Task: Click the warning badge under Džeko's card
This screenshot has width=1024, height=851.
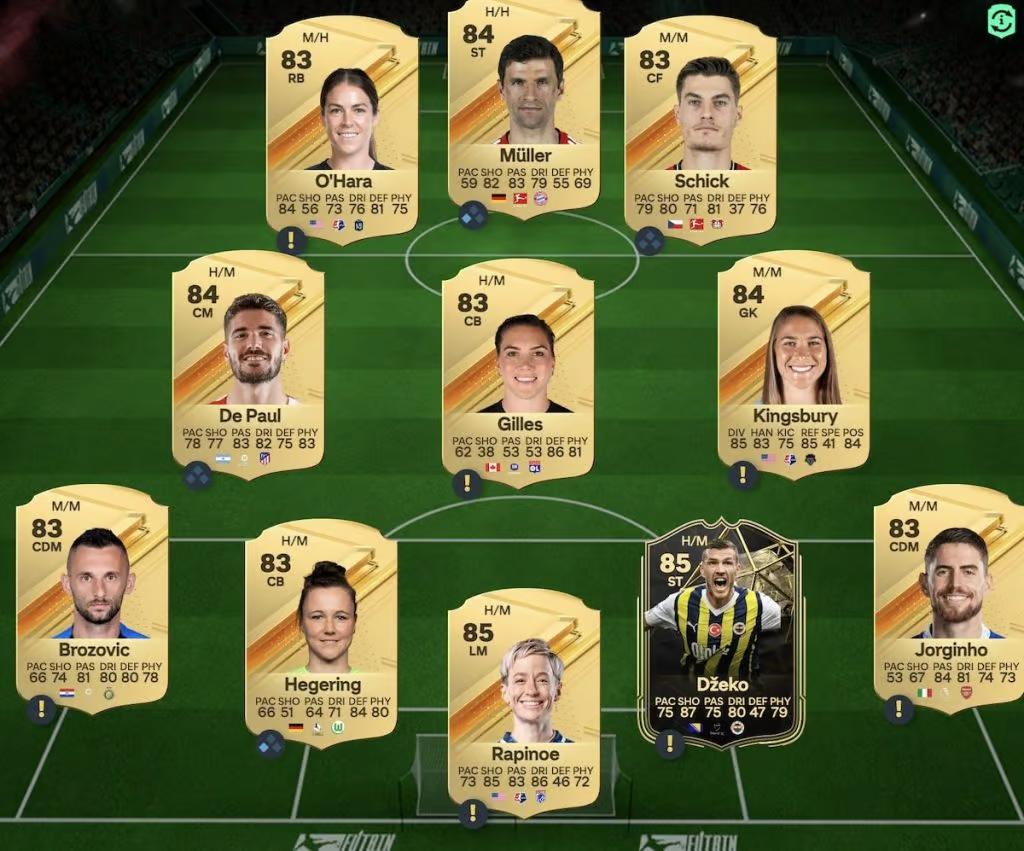Action: [x=669, y=743]
